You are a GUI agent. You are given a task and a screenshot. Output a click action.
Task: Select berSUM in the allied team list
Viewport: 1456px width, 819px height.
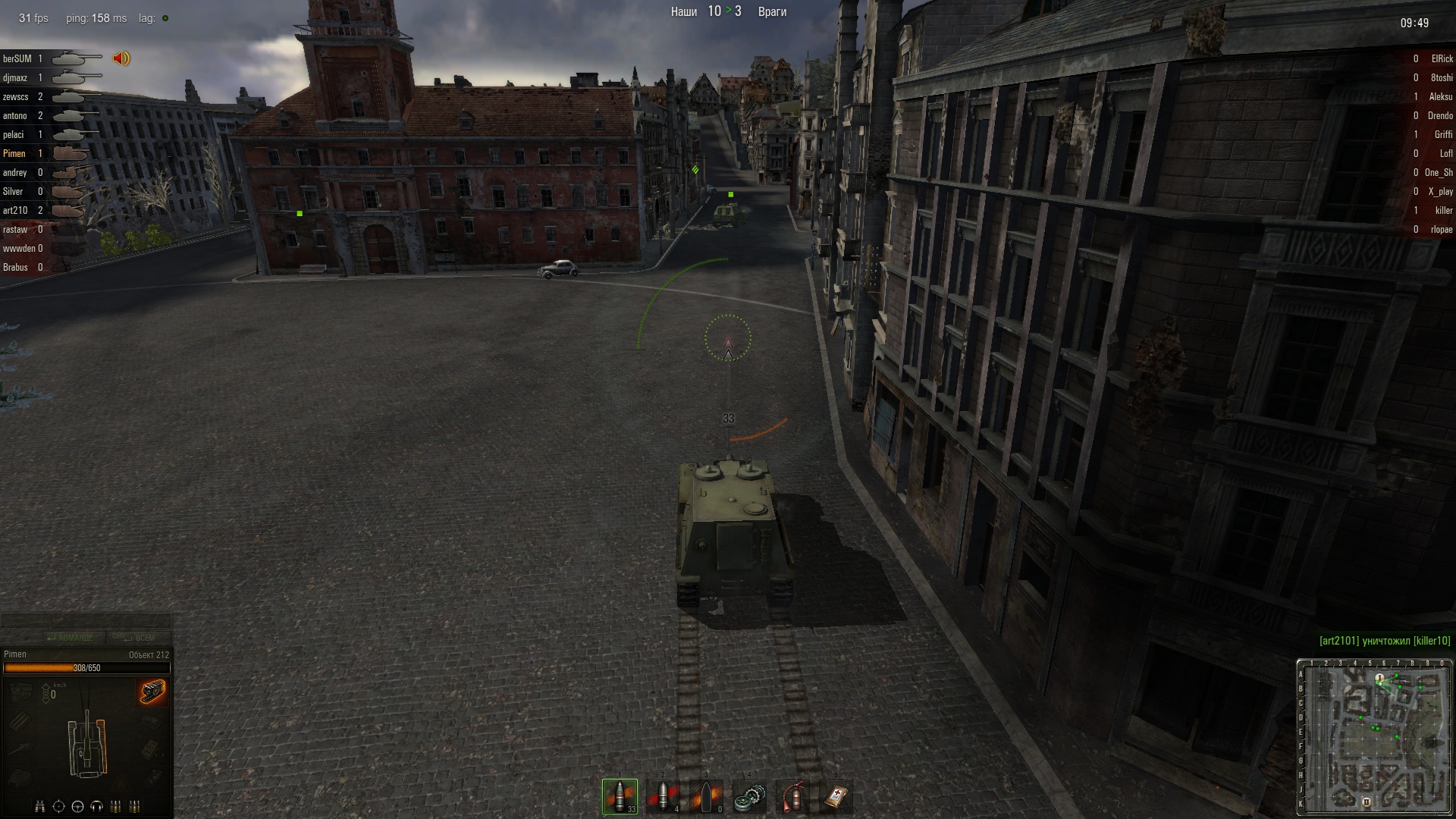(x=17, y=58)
